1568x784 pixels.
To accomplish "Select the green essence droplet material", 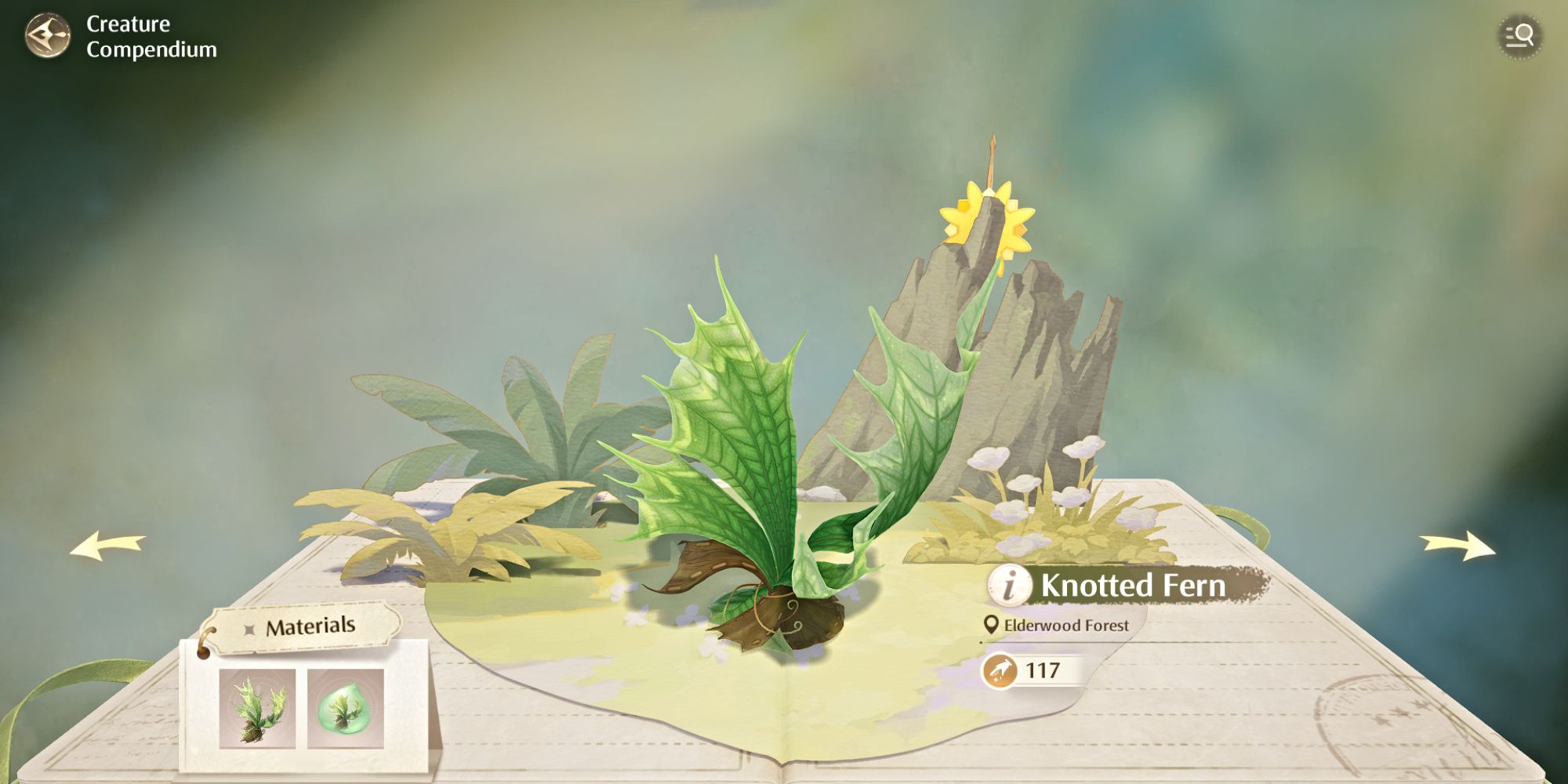I will (345, 709).
